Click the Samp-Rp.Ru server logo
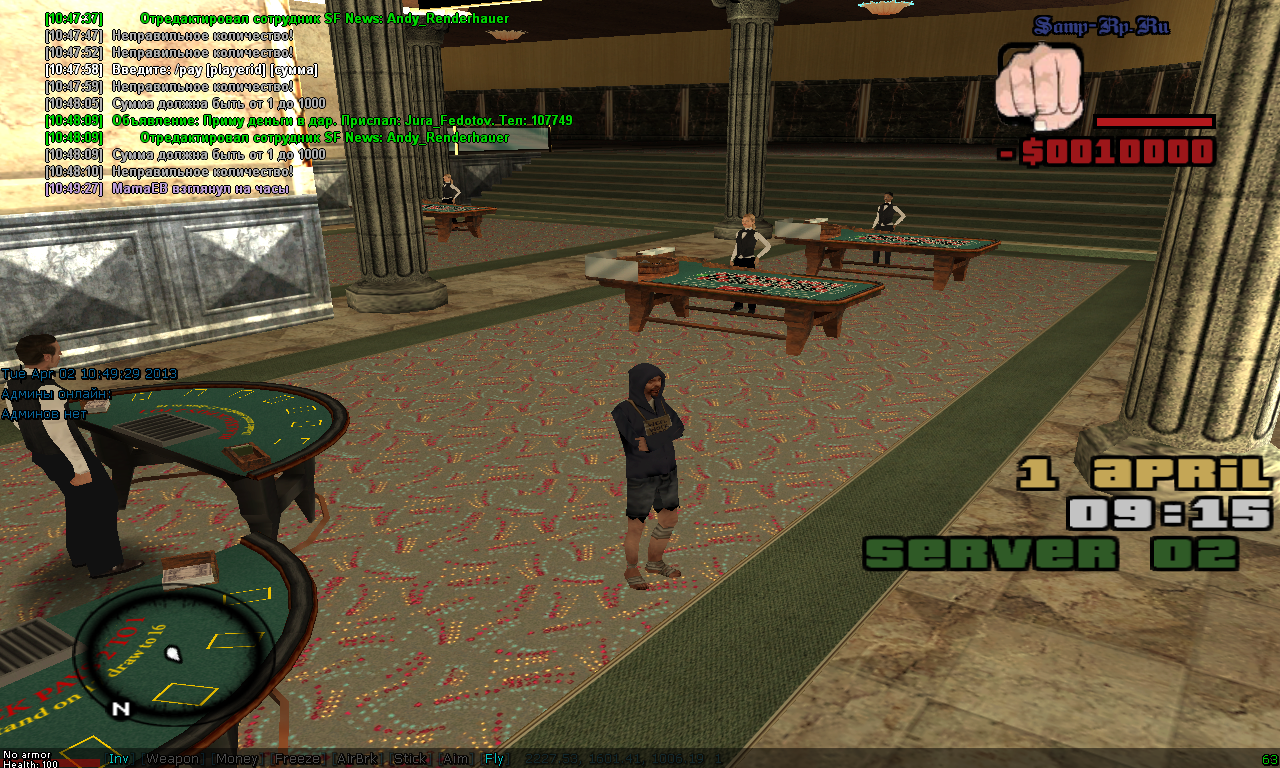 pyautogui.click(x=1101, y=27)
